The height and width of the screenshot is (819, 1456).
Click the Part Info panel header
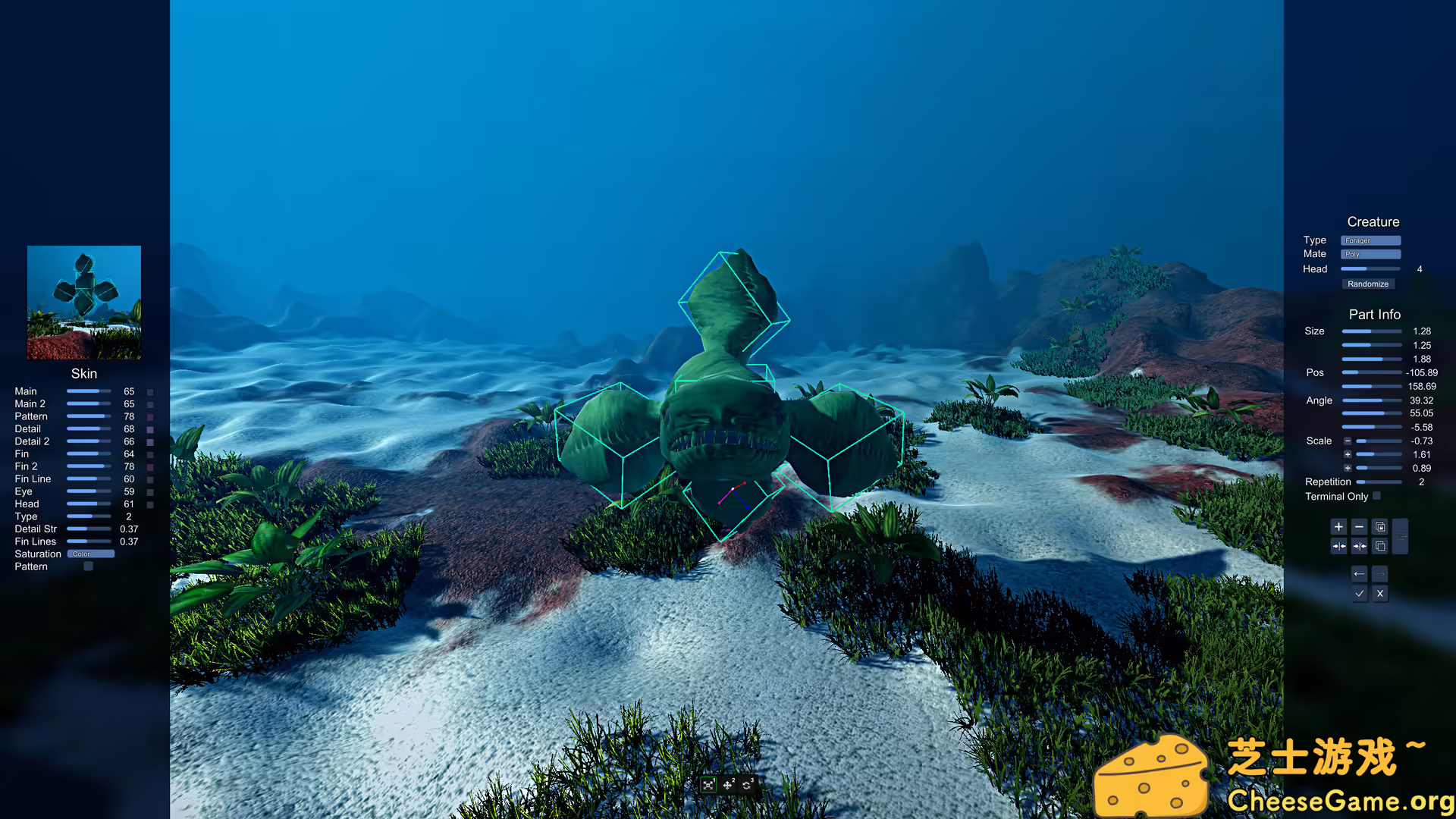coord(1374,314)
